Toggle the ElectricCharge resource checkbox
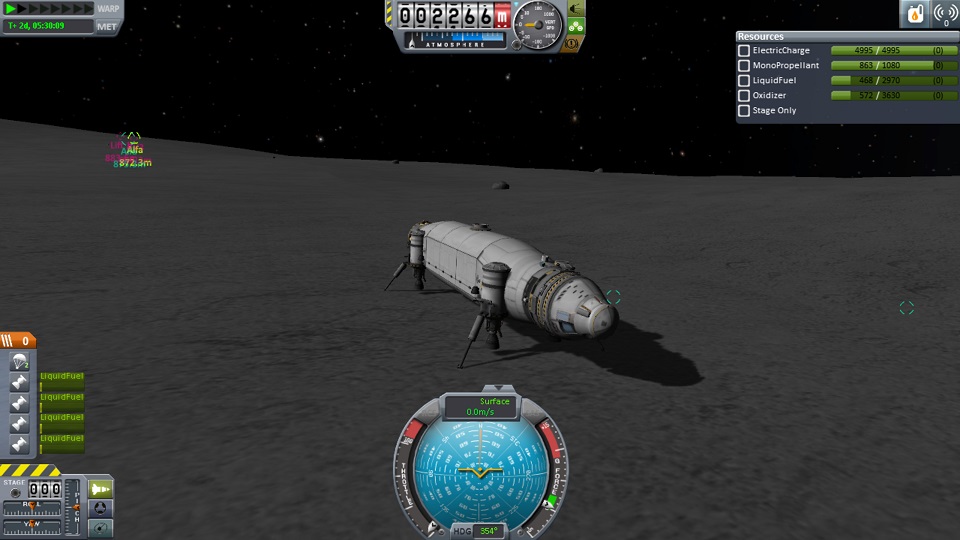The width and height of the screenshot is (960, 540). 744,51
